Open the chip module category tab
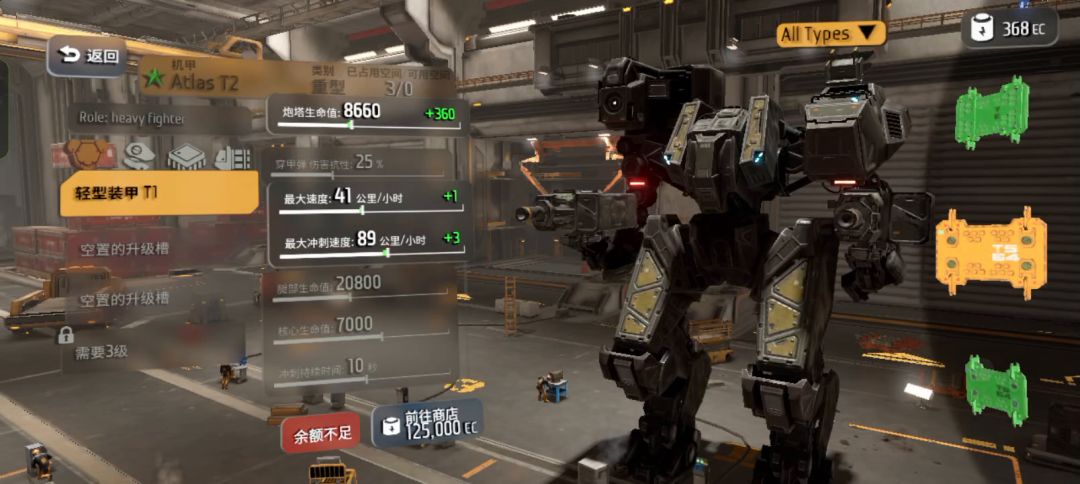 186,156
